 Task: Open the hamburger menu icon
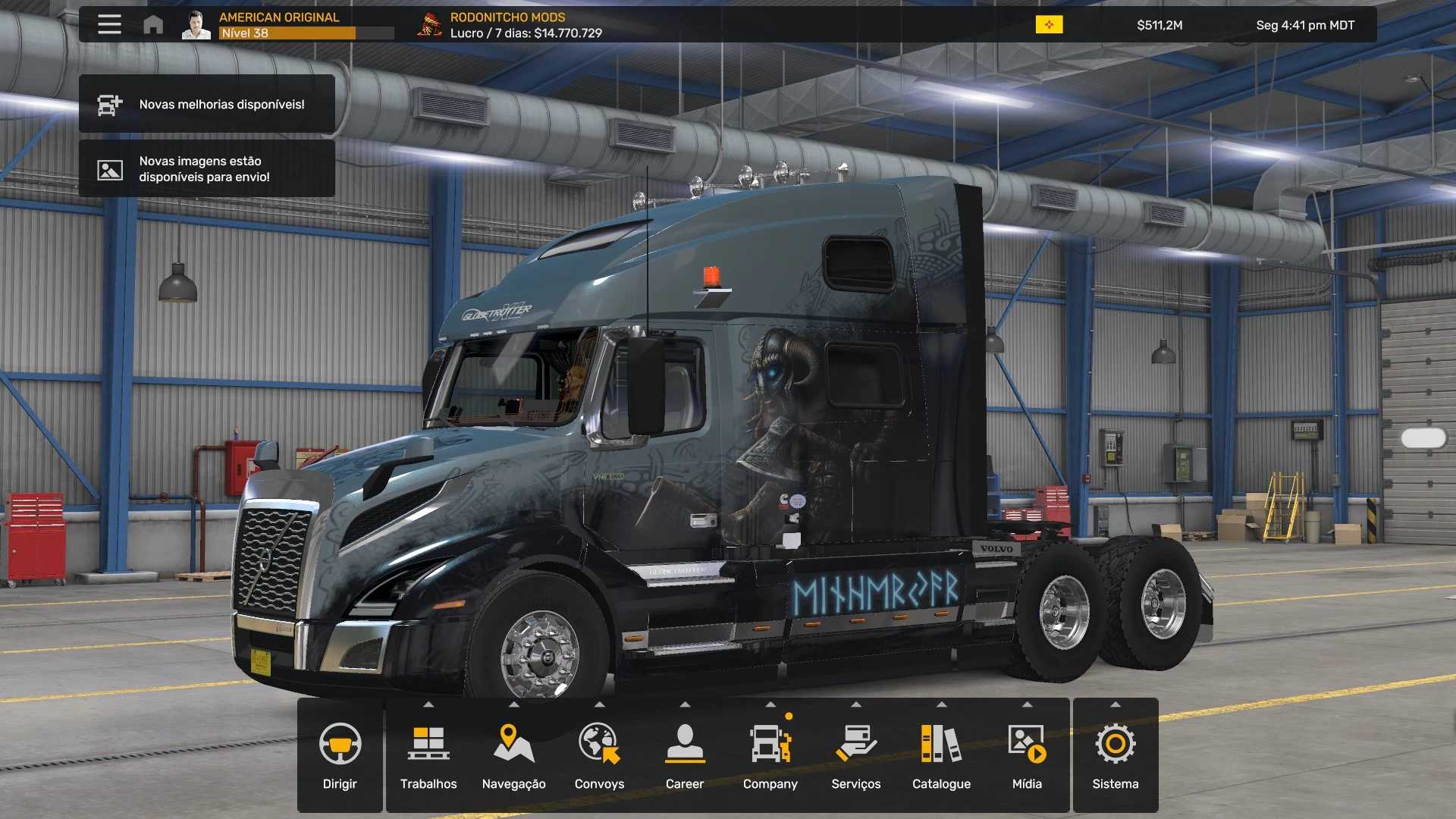[x=109, y=24]
